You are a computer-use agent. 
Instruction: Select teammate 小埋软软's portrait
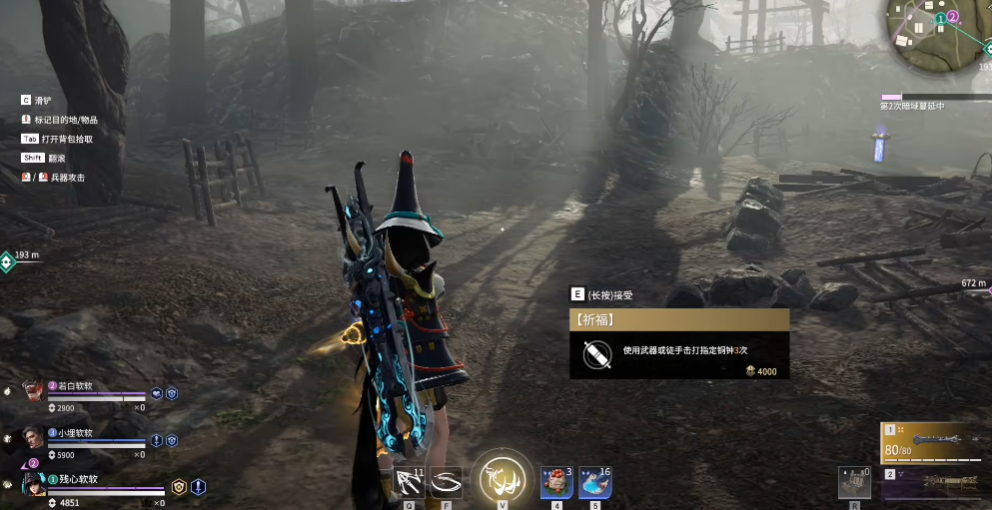33,438
